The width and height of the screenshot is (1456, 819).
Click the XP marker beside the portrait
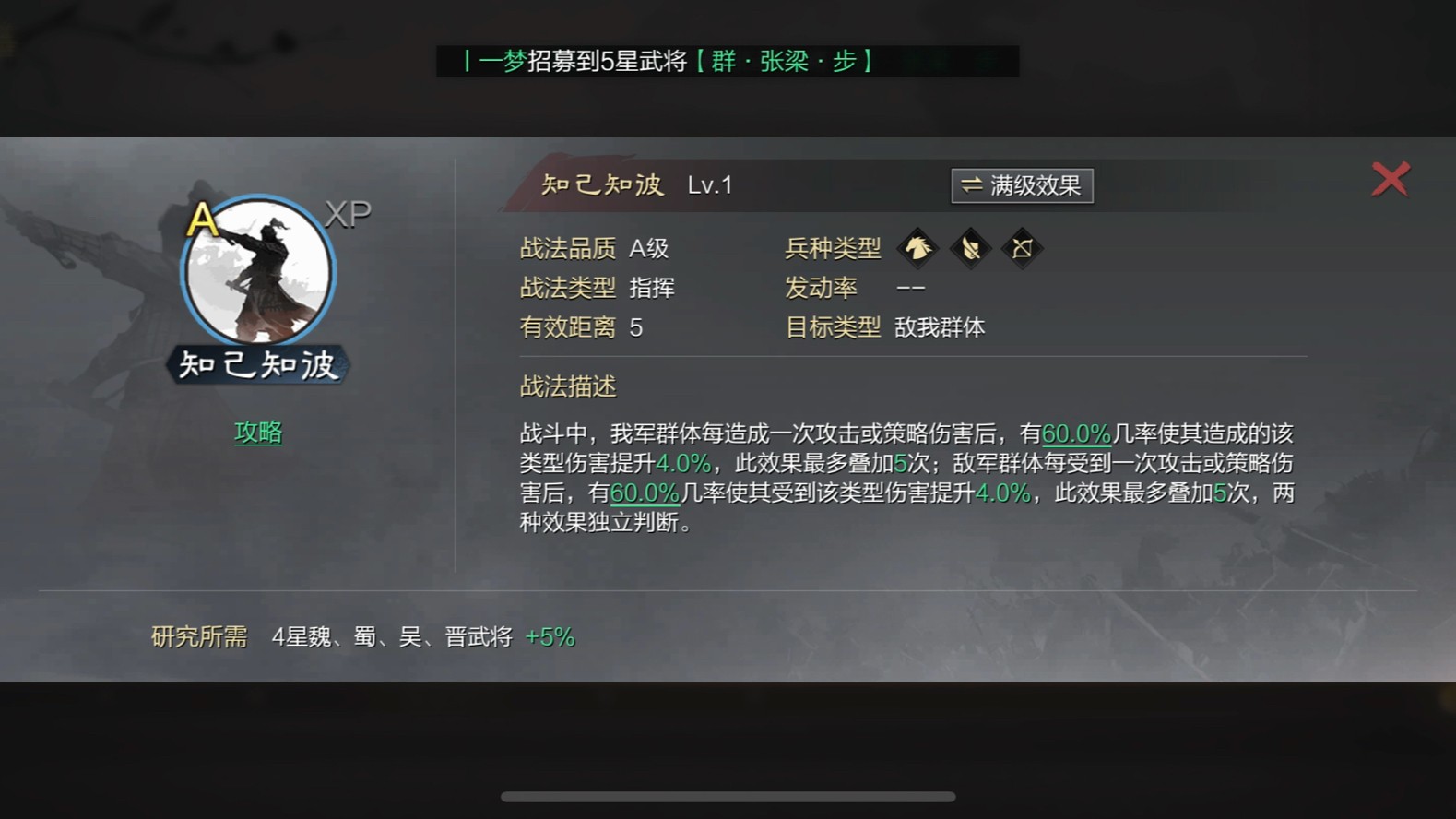click(349, 212)
